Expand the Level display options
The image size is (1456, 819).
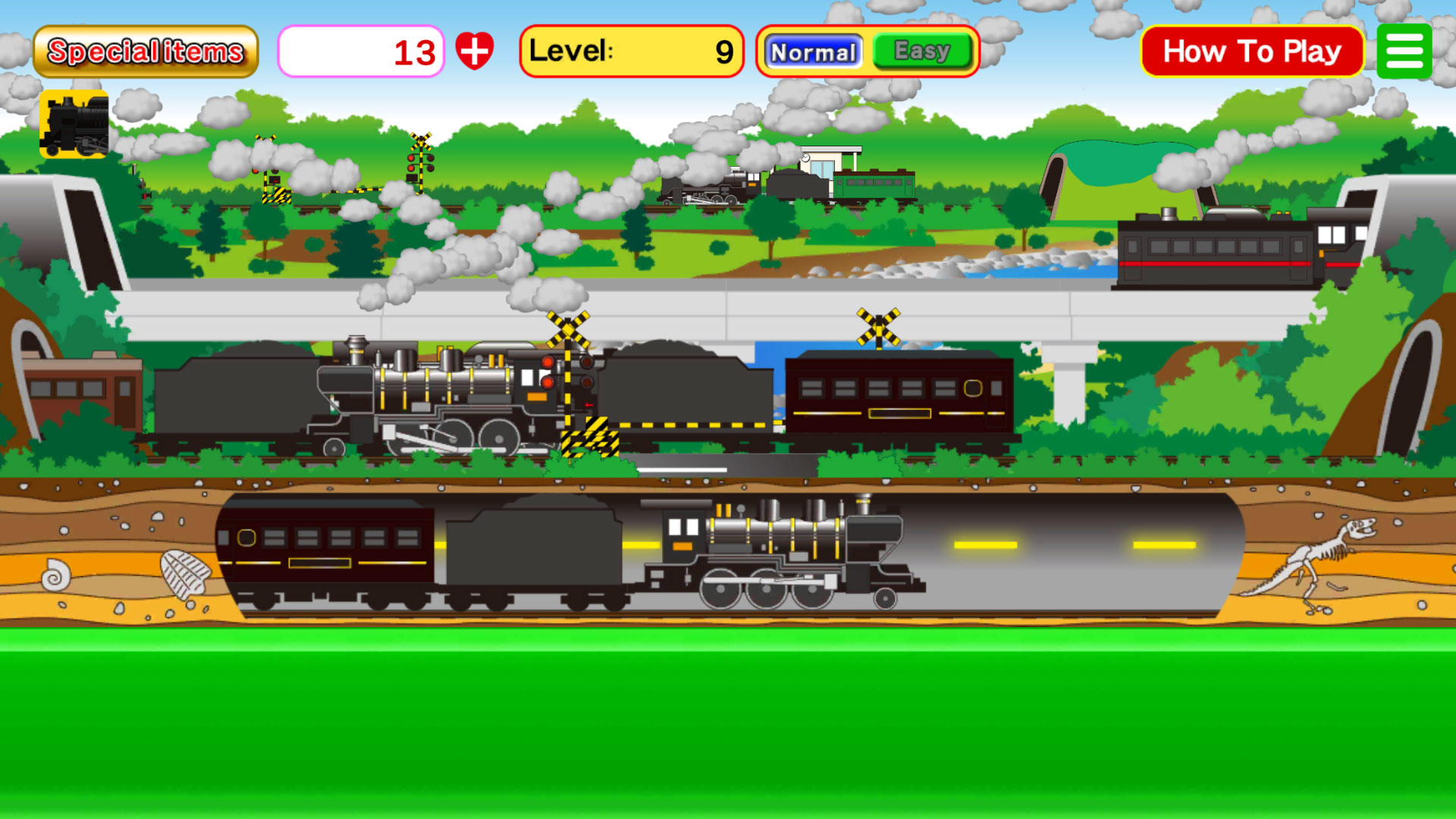click(631, 52)
